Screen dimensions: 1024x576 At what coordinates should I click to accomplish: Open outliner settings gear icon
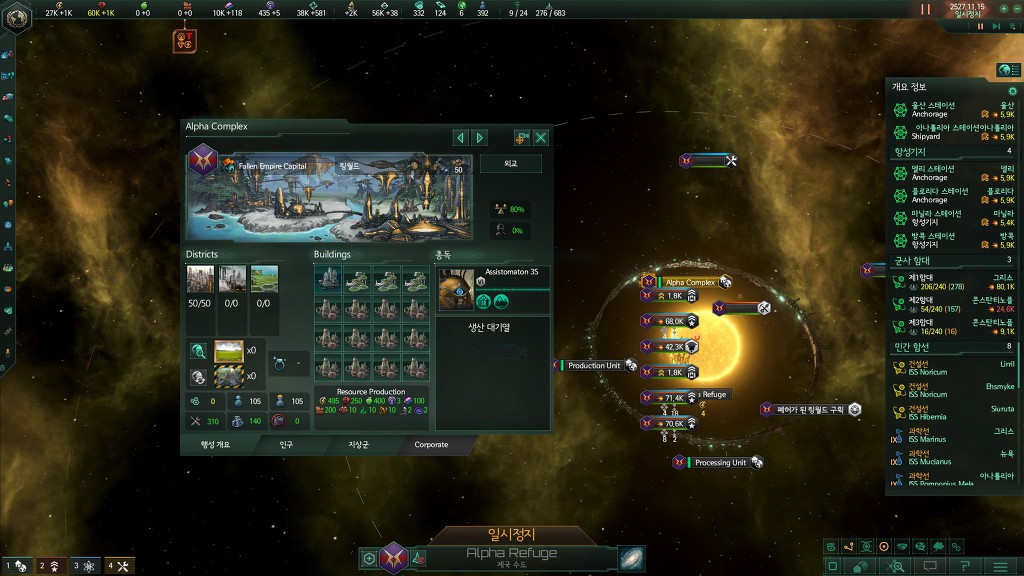(x=1011, y=91)
